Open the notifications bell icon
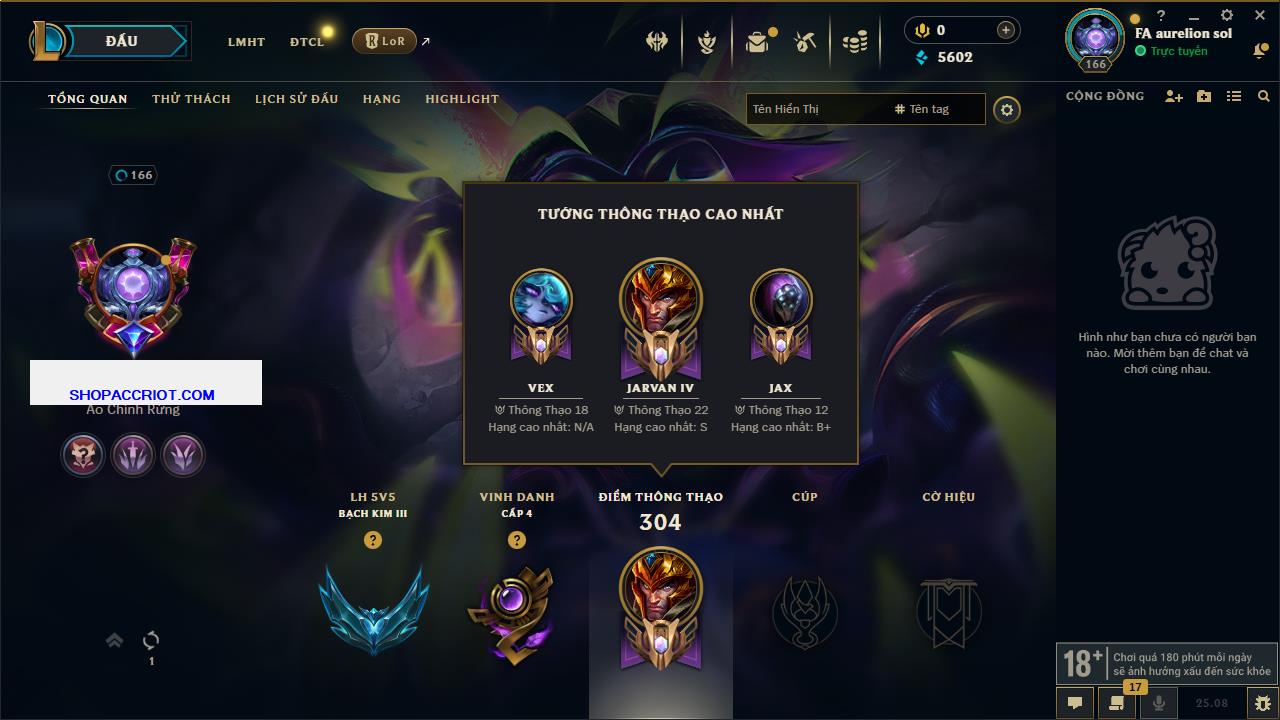Viewport: 1280px width, 720px height. pyautogui.click(x=1260, y=51)
